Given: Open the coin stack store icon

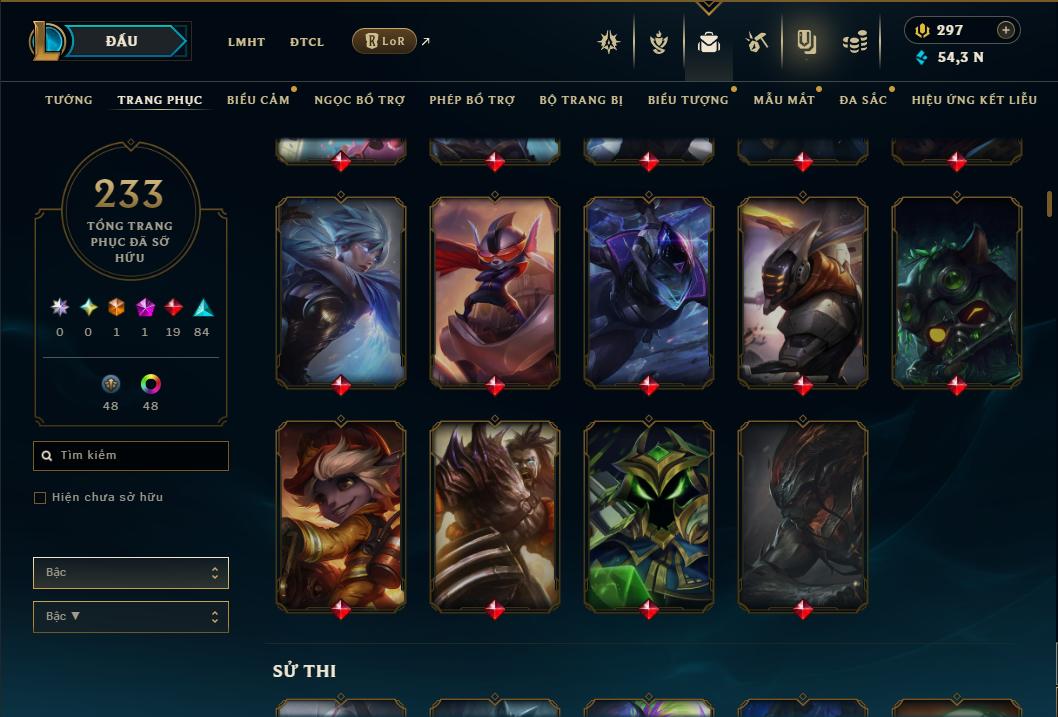Looking at the screenshot, I should 854,42.
